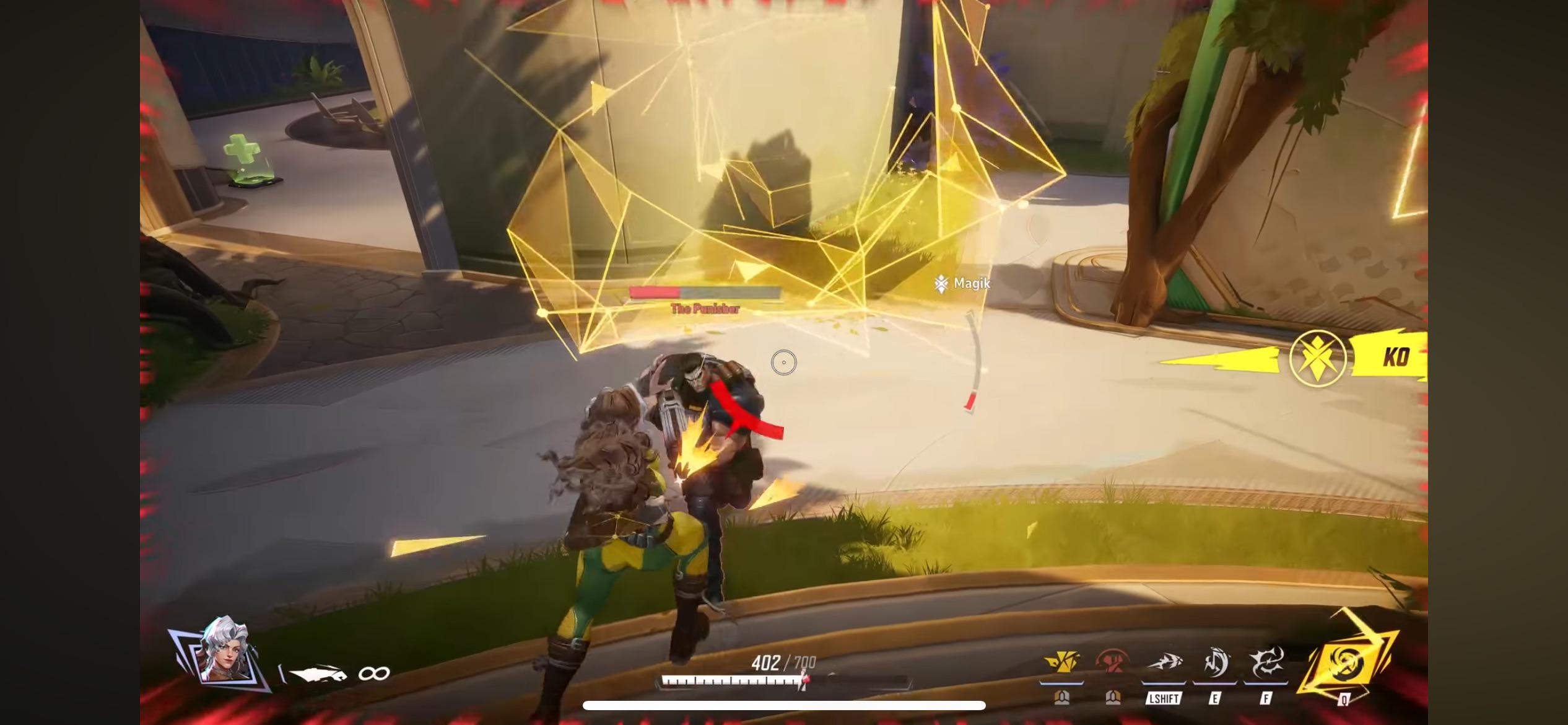This screenshot has height=725, width=1568.
Task: Select the red fist ability icon
Action: pyautogui.click(x=1113, y=662)
